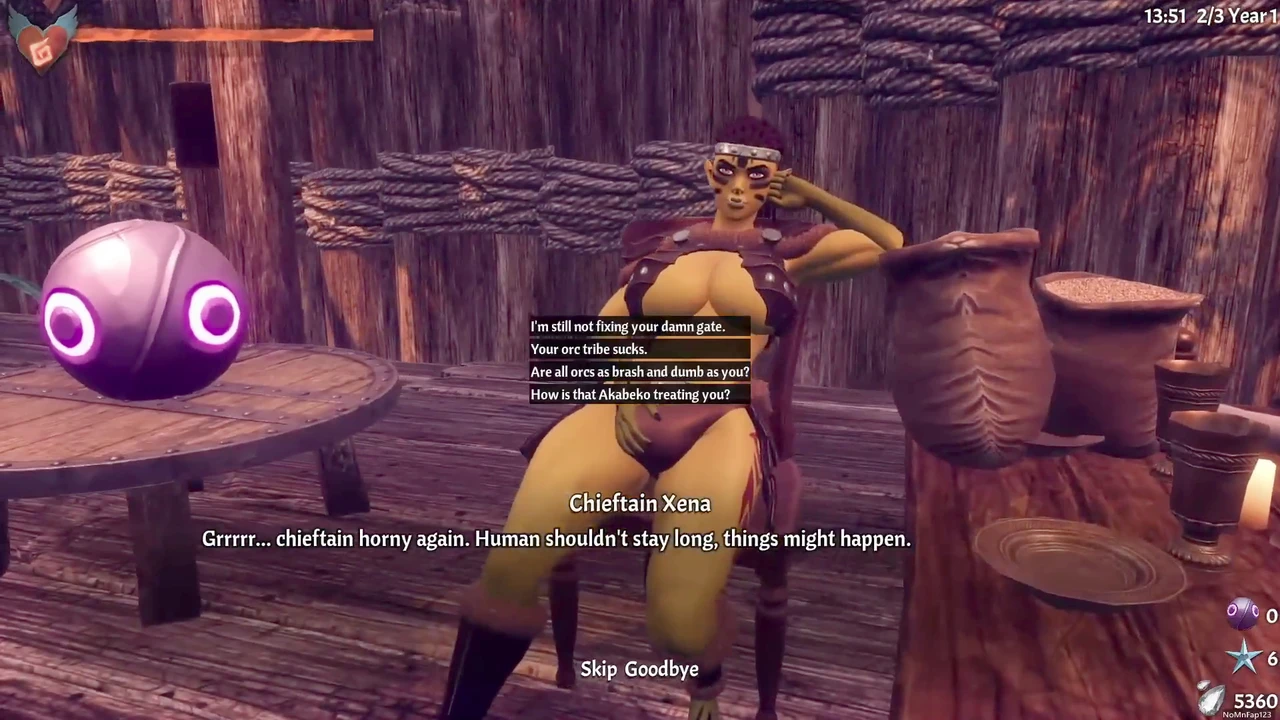End conversation with Goodbye
This screenshot has width=1280, height=720.
click(x=662, y=669)
